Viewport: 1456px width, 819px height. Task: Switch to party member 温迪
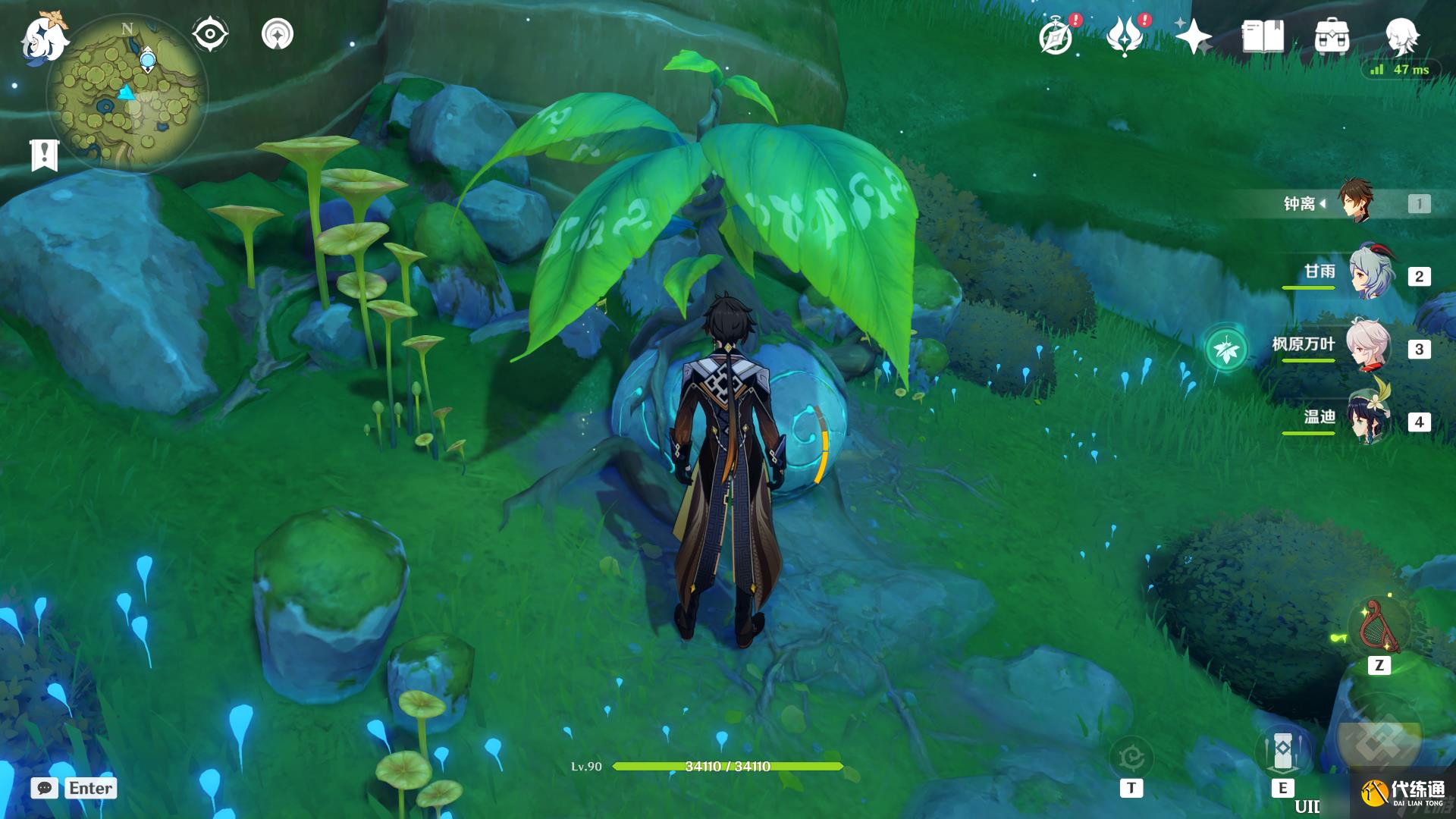pyautogui.click(x=1369, y=419)
